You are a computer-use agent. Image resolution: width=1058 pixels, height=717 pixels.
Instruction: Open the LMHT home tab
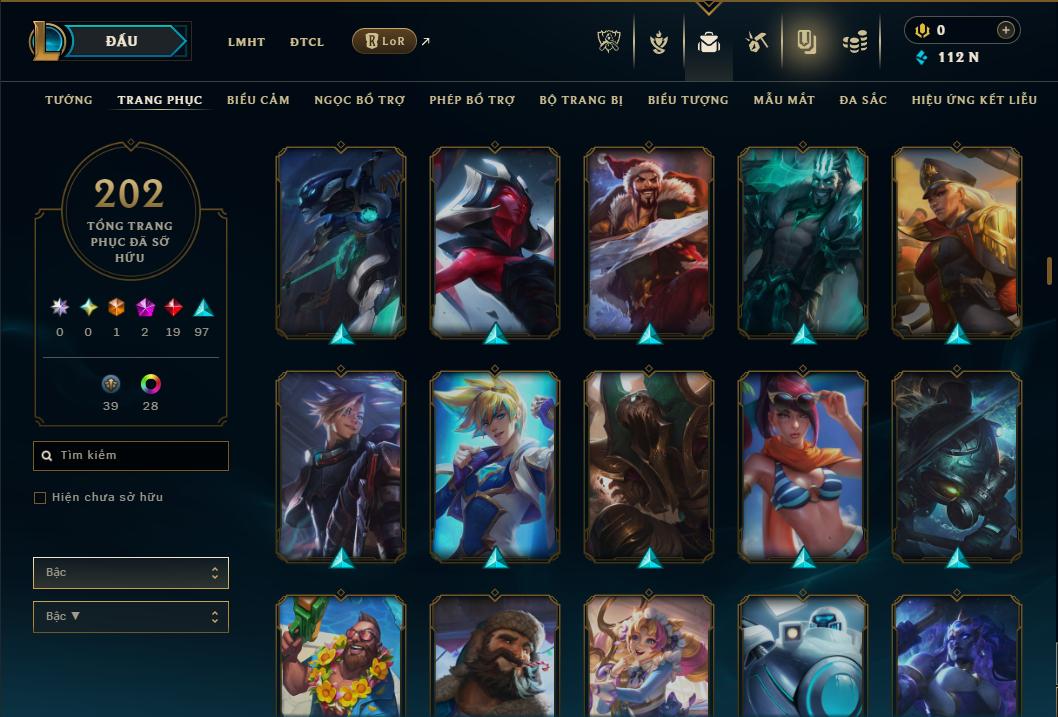pyautogui.click(x=246, y=42)
